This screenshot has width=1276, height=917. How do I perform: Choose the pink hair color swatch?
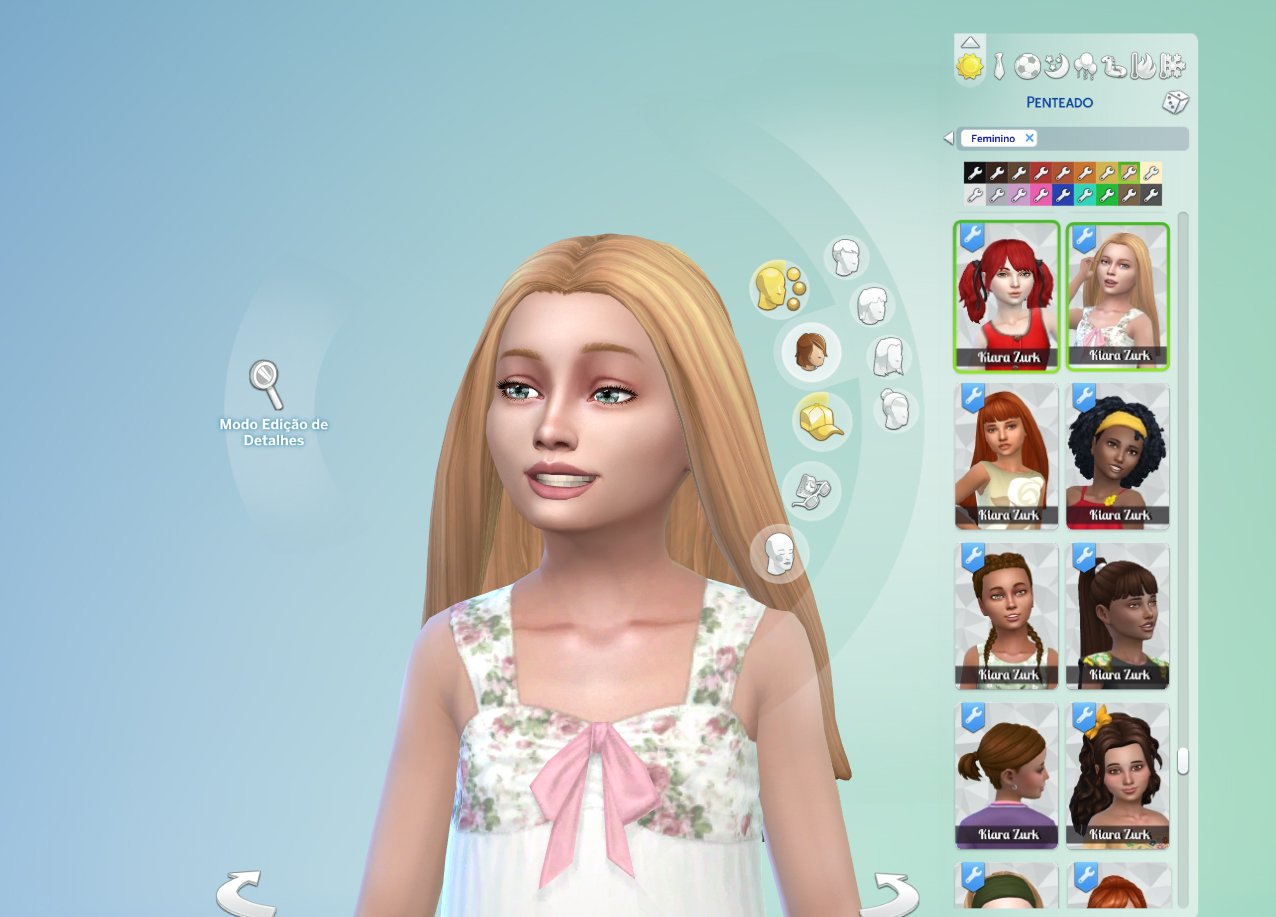point(1041,195)
